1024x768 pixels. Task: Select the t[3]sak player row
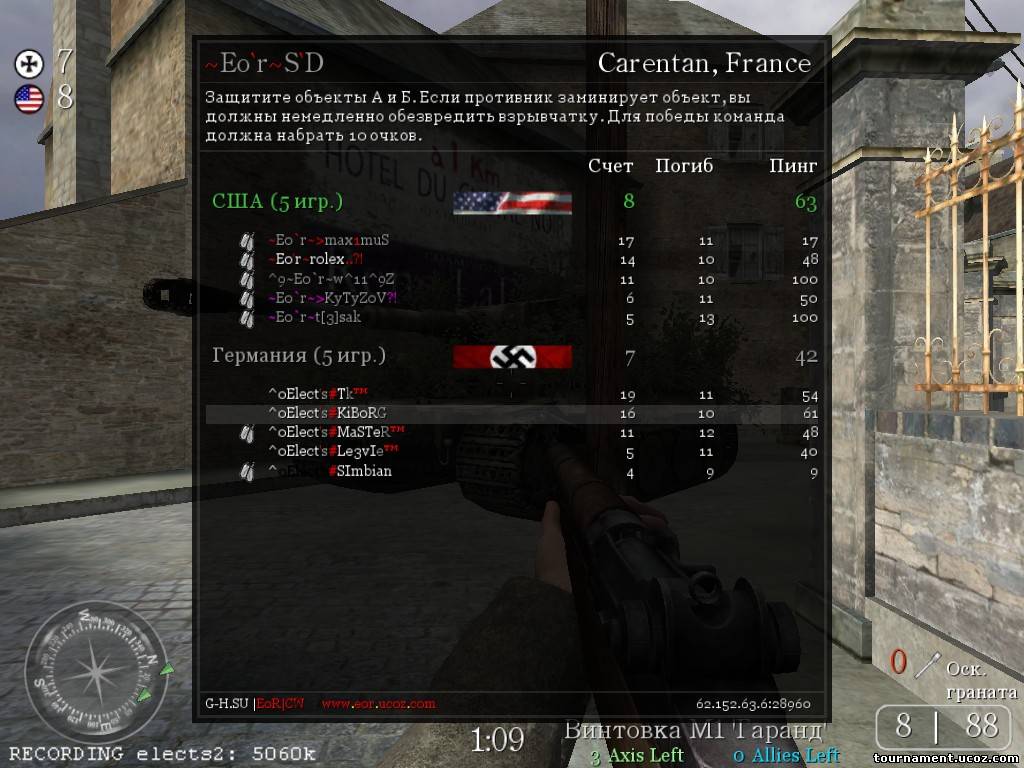pyautogui.click(x=314, y=317)
